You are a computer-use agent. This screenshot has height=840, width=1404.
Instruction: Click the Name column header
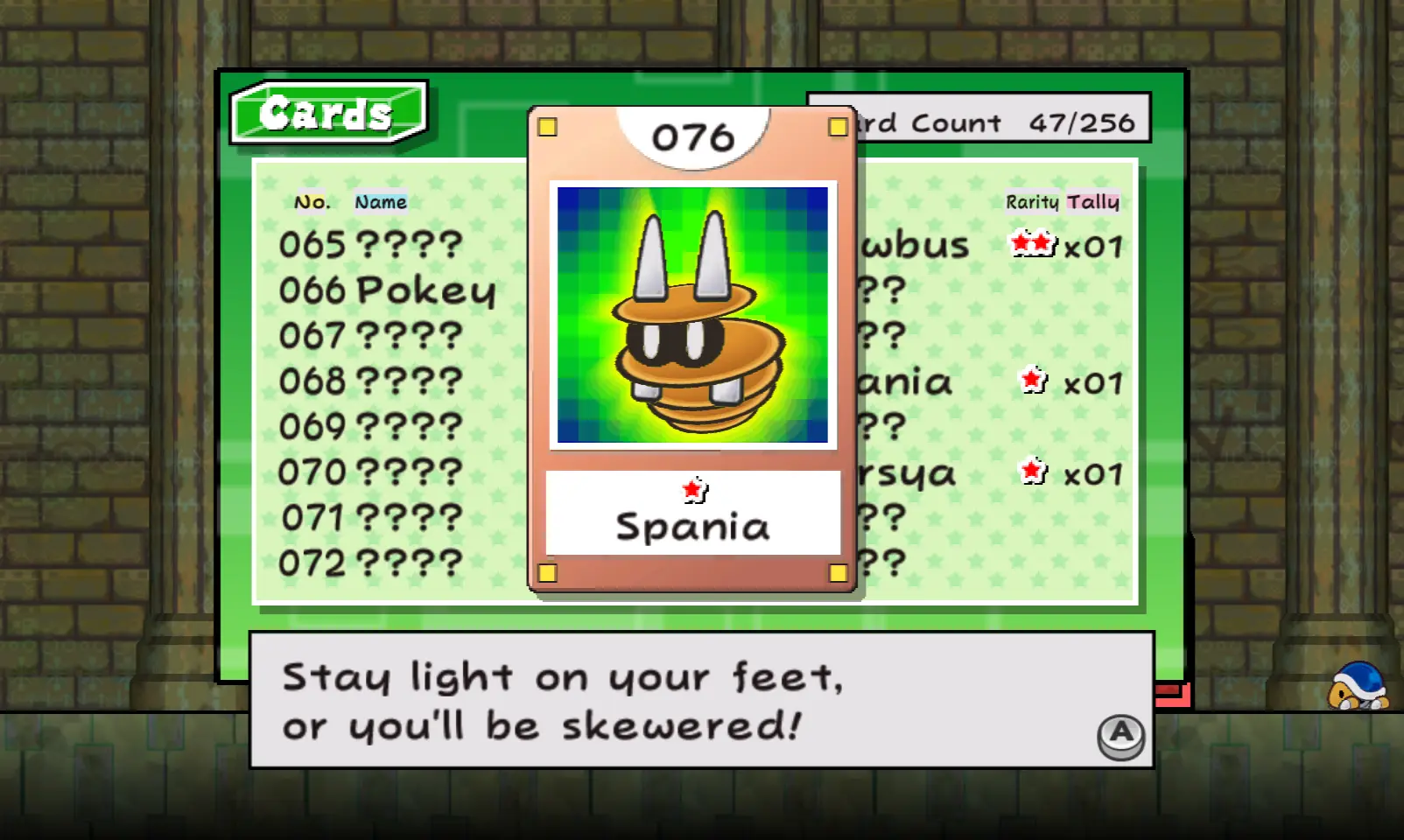pos(381,202)
